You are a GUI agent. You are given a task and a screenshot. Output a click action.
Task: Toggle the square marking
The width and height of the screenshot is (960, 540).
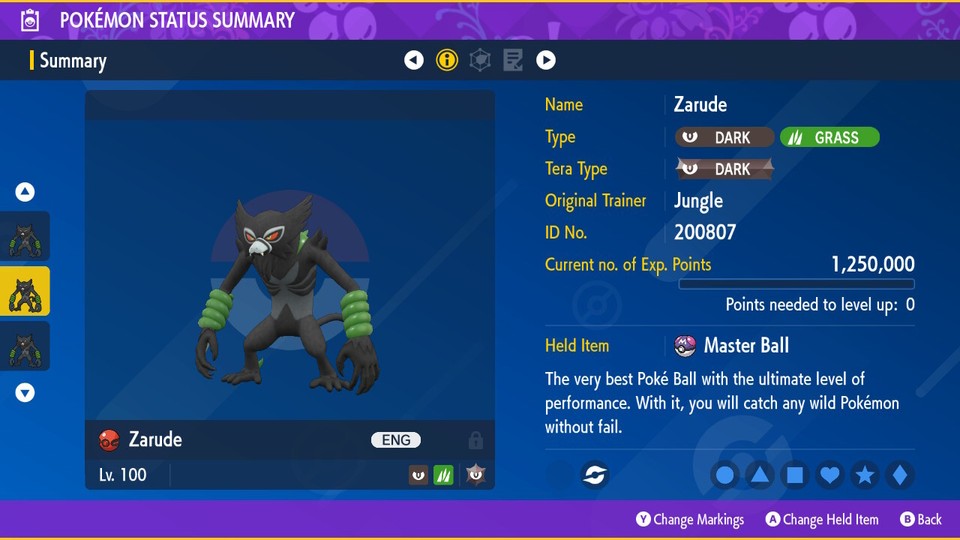click(795, 475)
